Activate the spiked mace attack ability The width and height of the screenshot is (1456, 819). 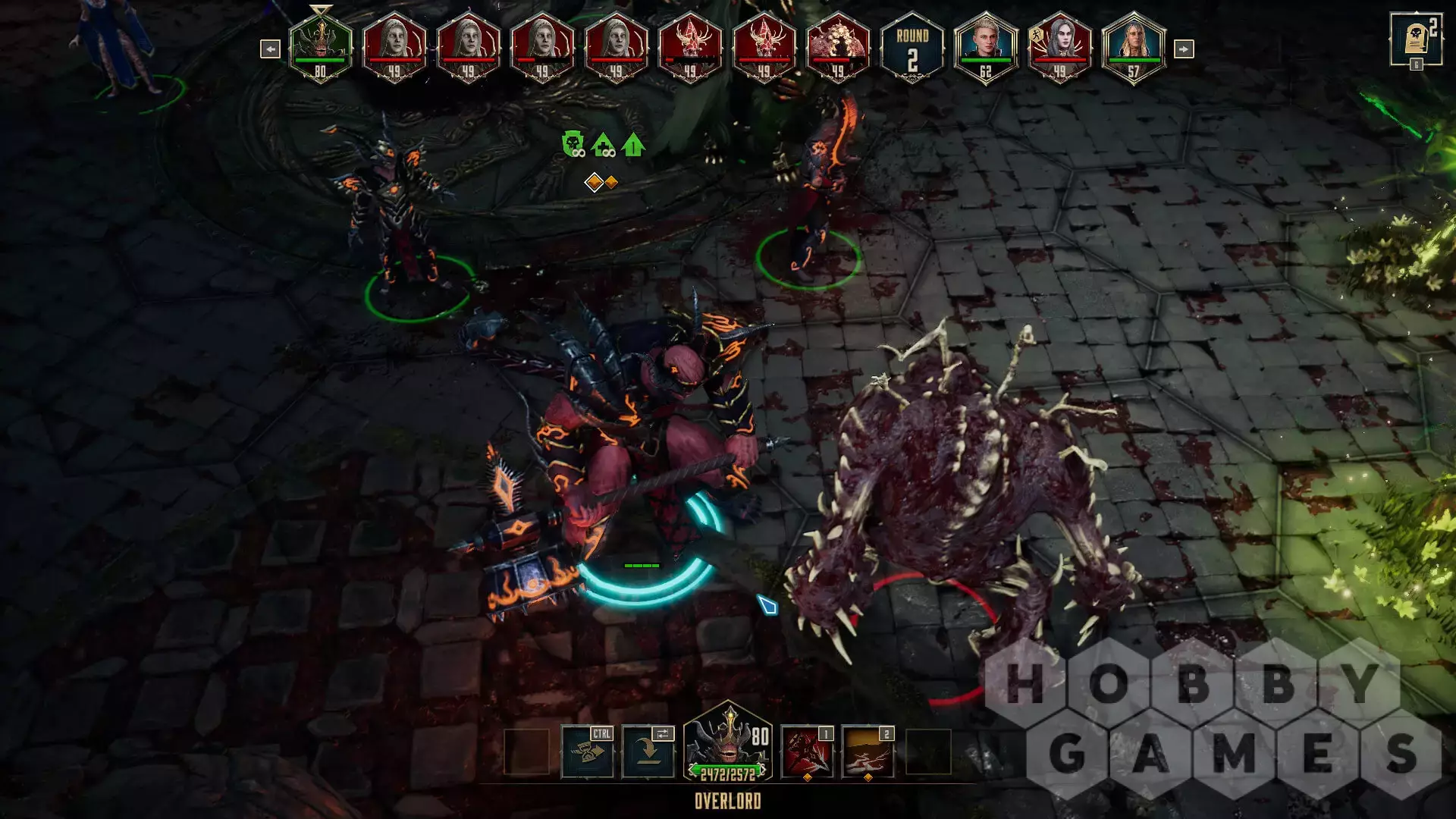coord(807,752)
